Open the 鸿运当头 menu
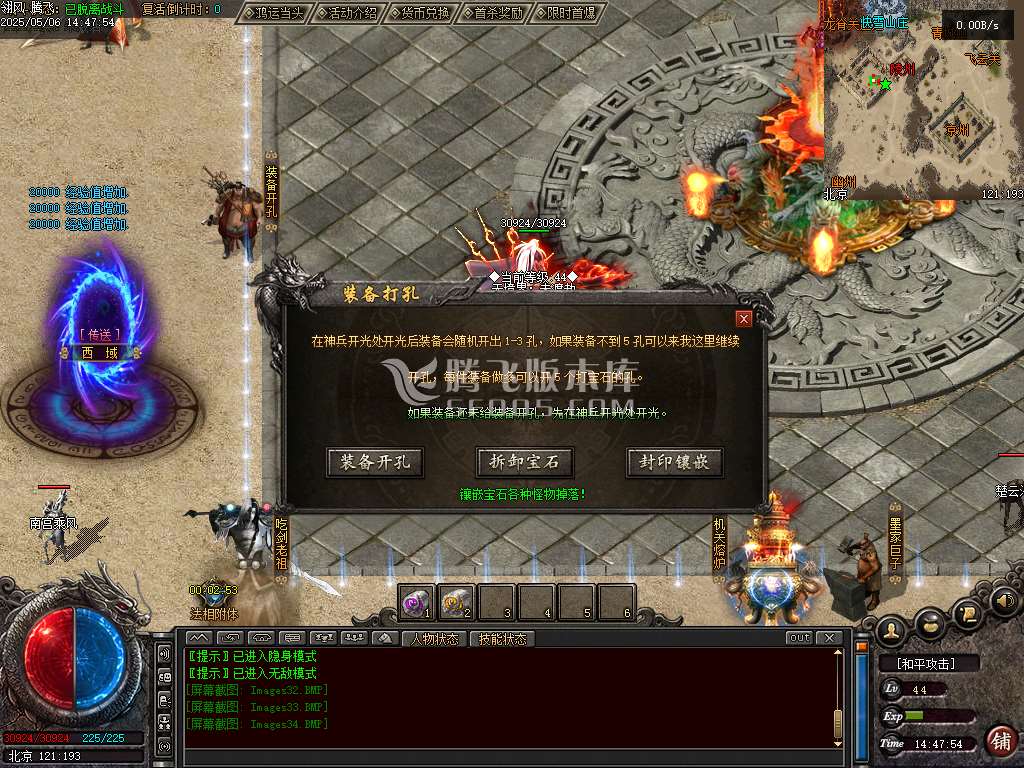This screenshot has height=768, width=1024. (x=274, y=13)
